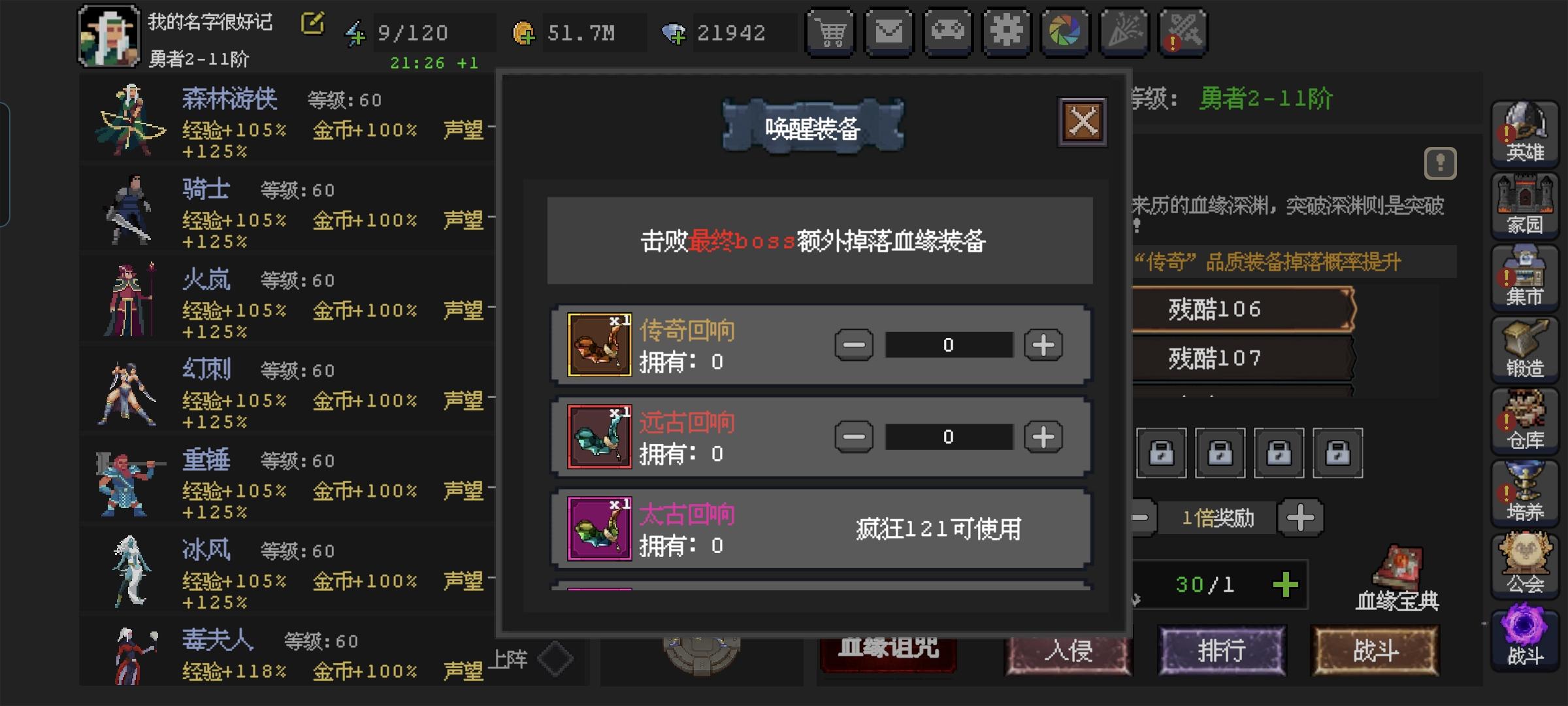Click the camera aperture icon
Screen dimensions: 1568x706
(x=1066, y=31)
